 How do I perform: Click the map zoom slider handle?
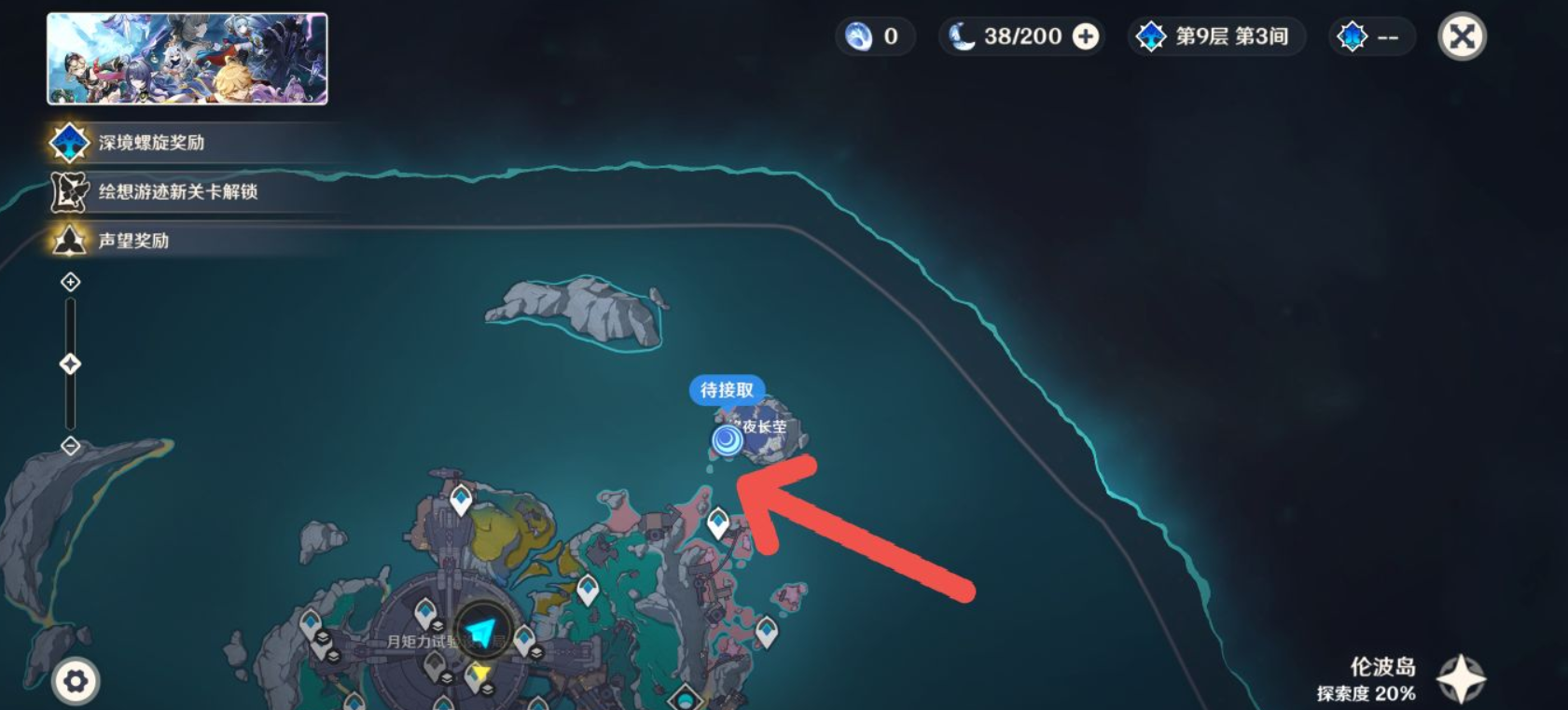point(71,364)
